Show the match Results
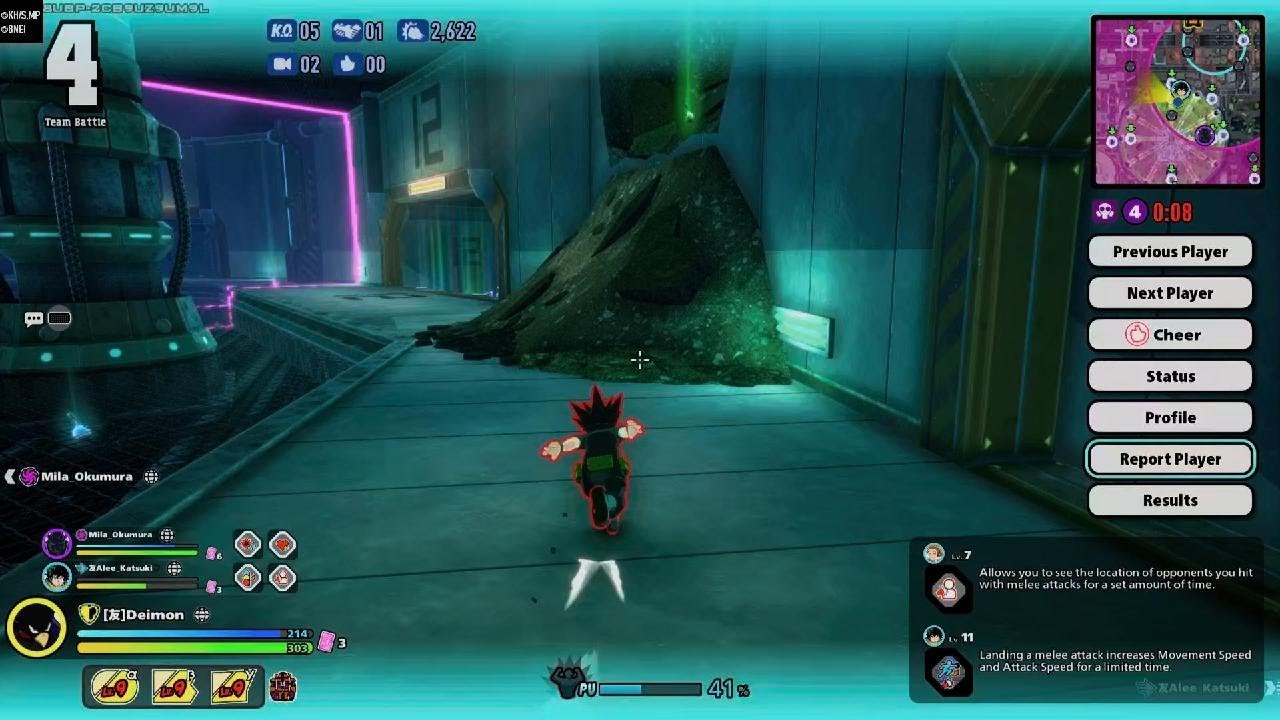Viewport: 1280px width, 720px height. pyautogui.click(x=1170, y=500)
